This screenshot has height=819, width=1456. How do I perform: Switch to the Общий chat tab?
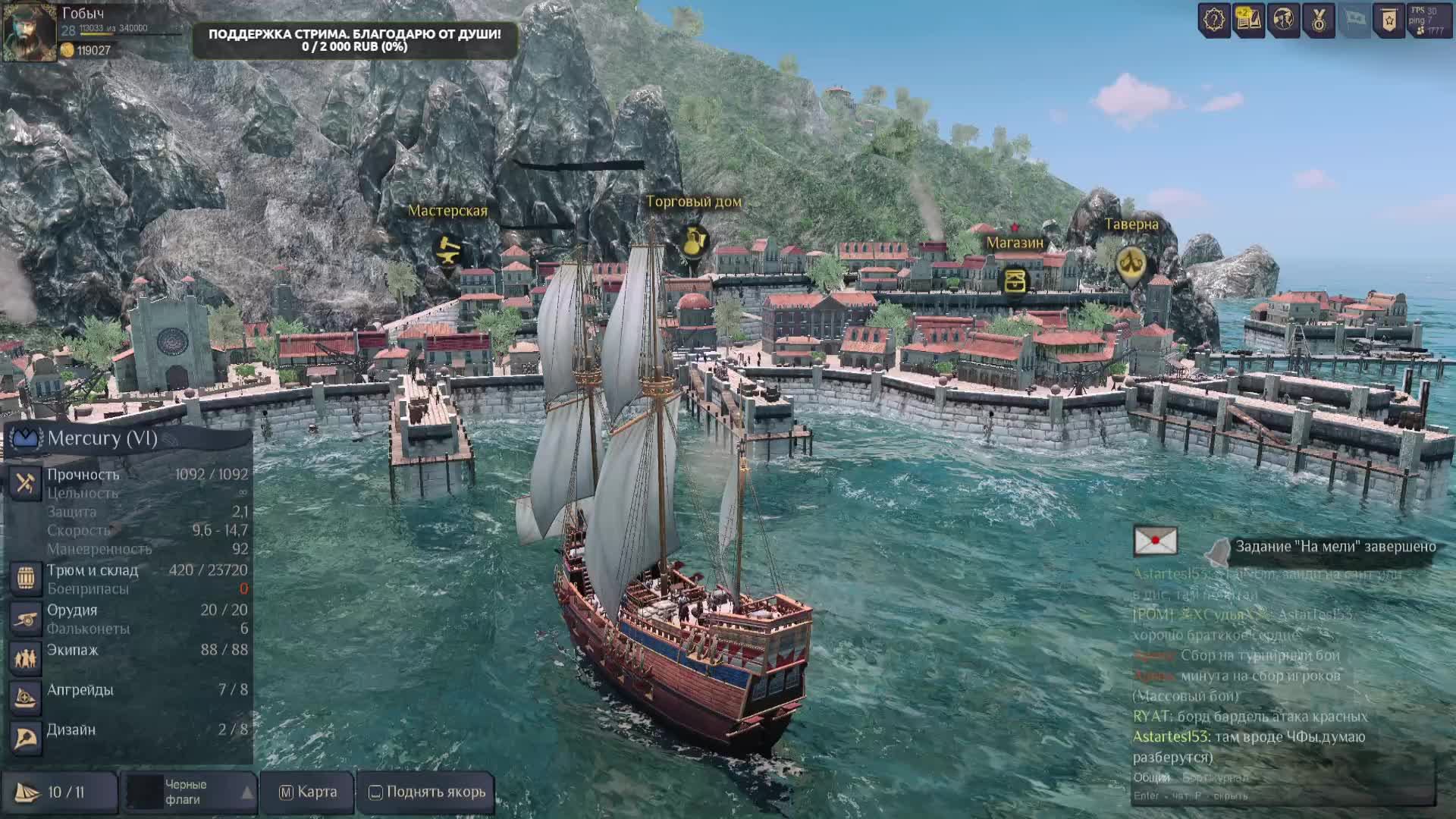tap(1151, 777)
